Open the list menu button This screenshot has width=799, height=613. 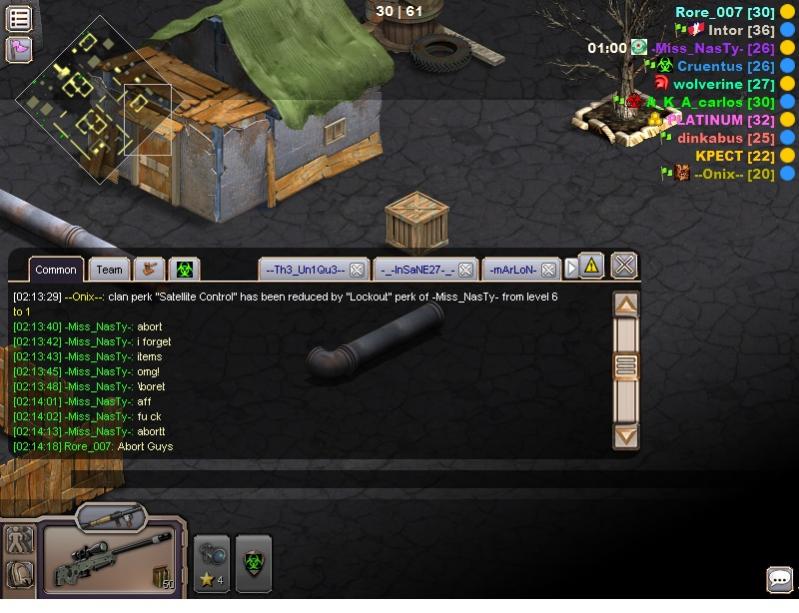[x=19, y=17]
